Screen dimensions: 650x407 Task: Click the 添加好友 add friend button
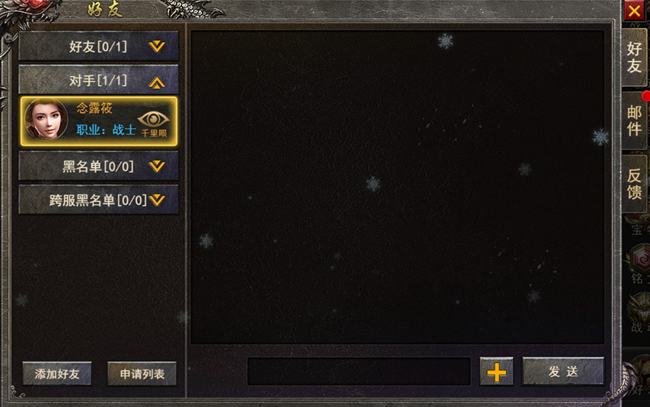(57, 374)
